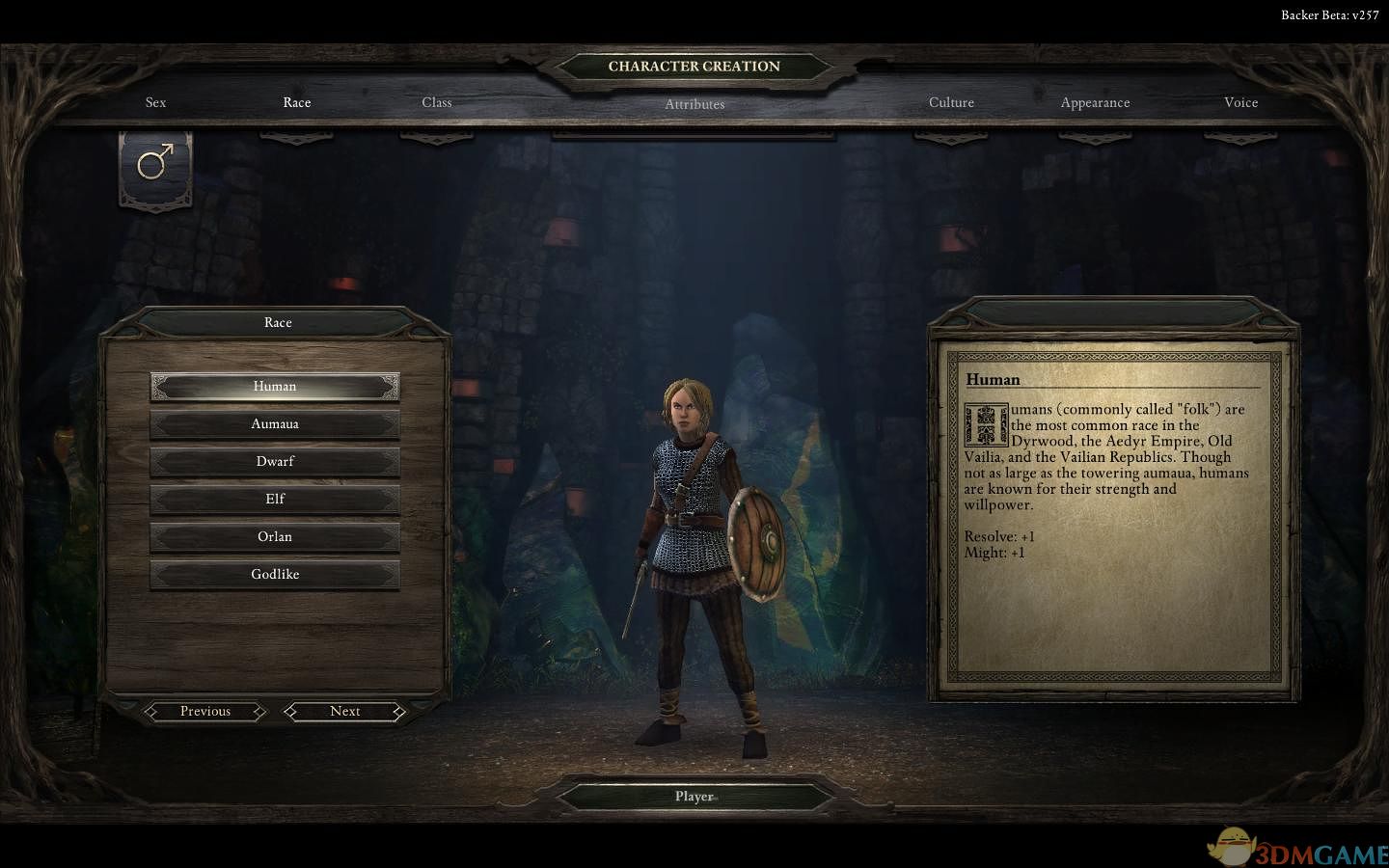
Task: Go to the Voice tab
Action: 1240,102
